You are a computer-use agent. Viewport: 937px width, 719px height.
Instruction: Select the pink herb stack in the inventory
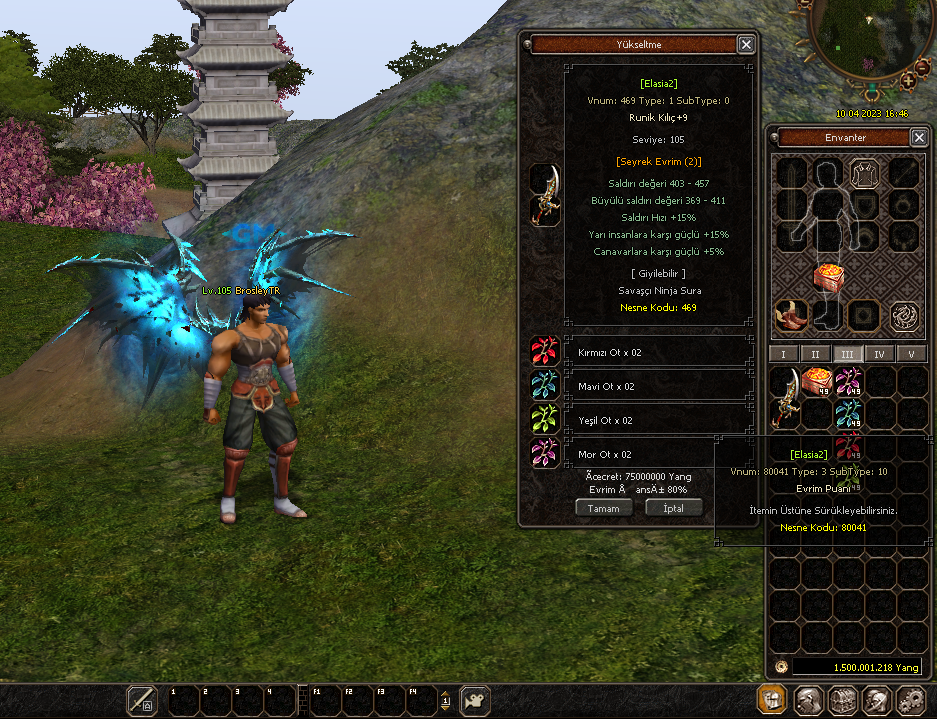pos(848,381)
